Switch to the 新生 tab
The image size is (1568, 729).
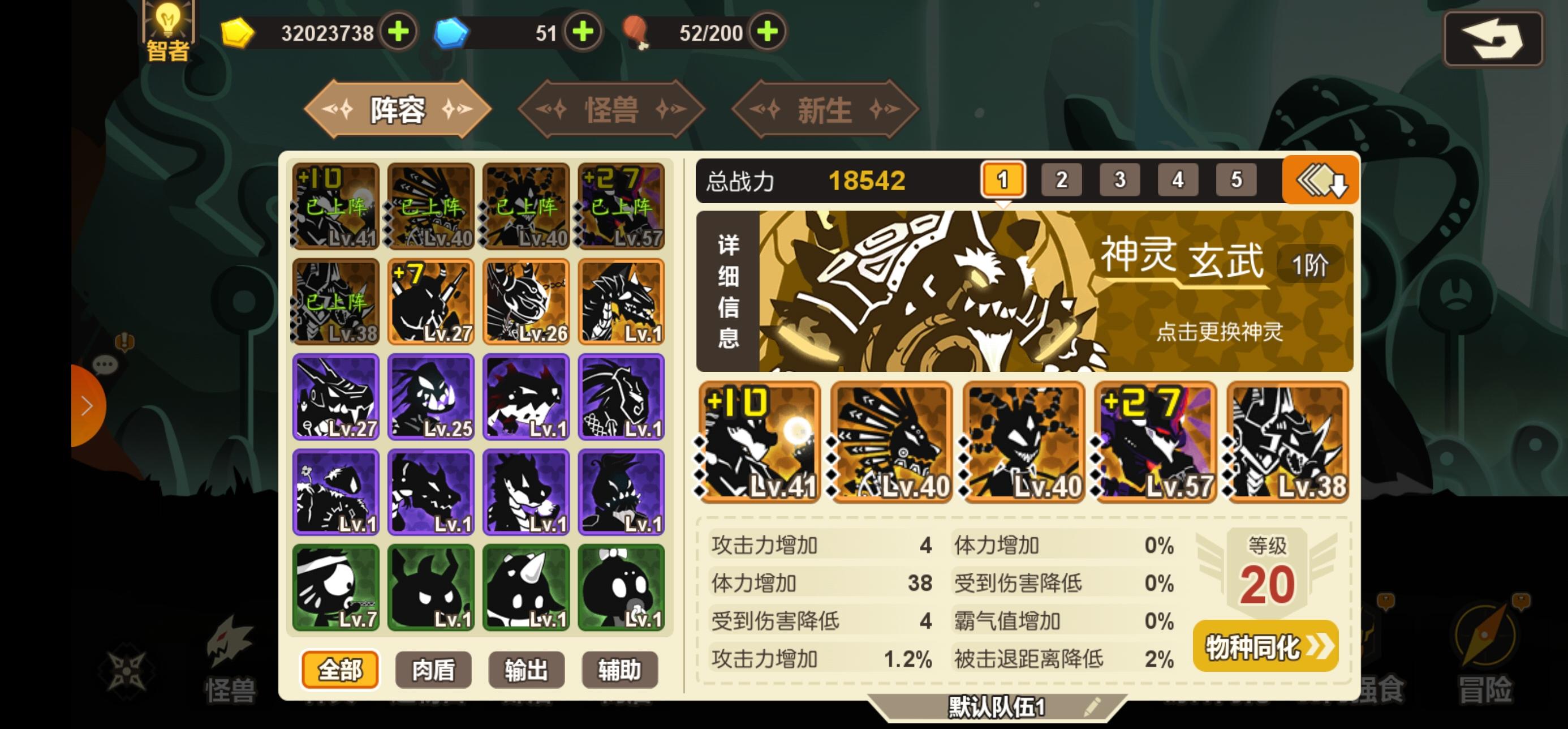coord(825,109)
